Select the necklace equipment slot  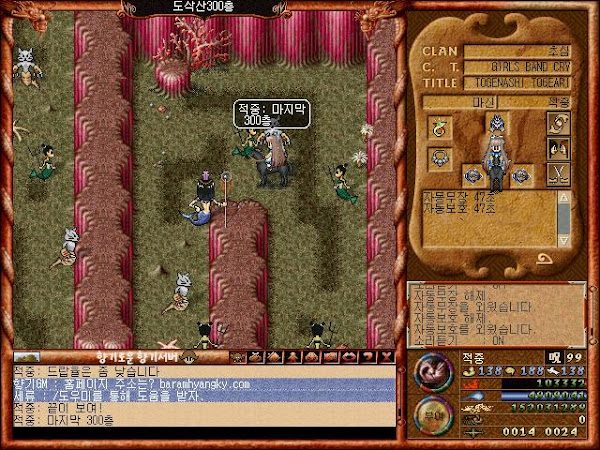[x=439, y=158]
